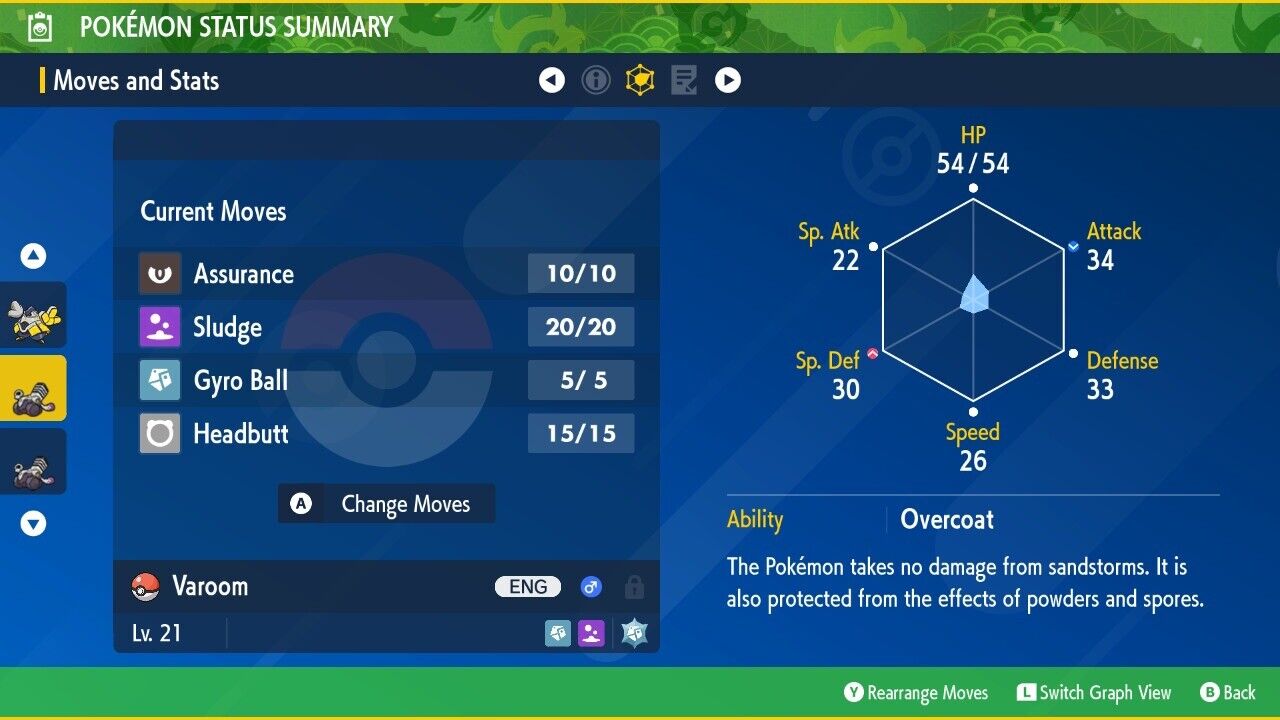Screen dimensions: 1280x720
Task: Pick the Headbutt move row
Action: (386, 434)
